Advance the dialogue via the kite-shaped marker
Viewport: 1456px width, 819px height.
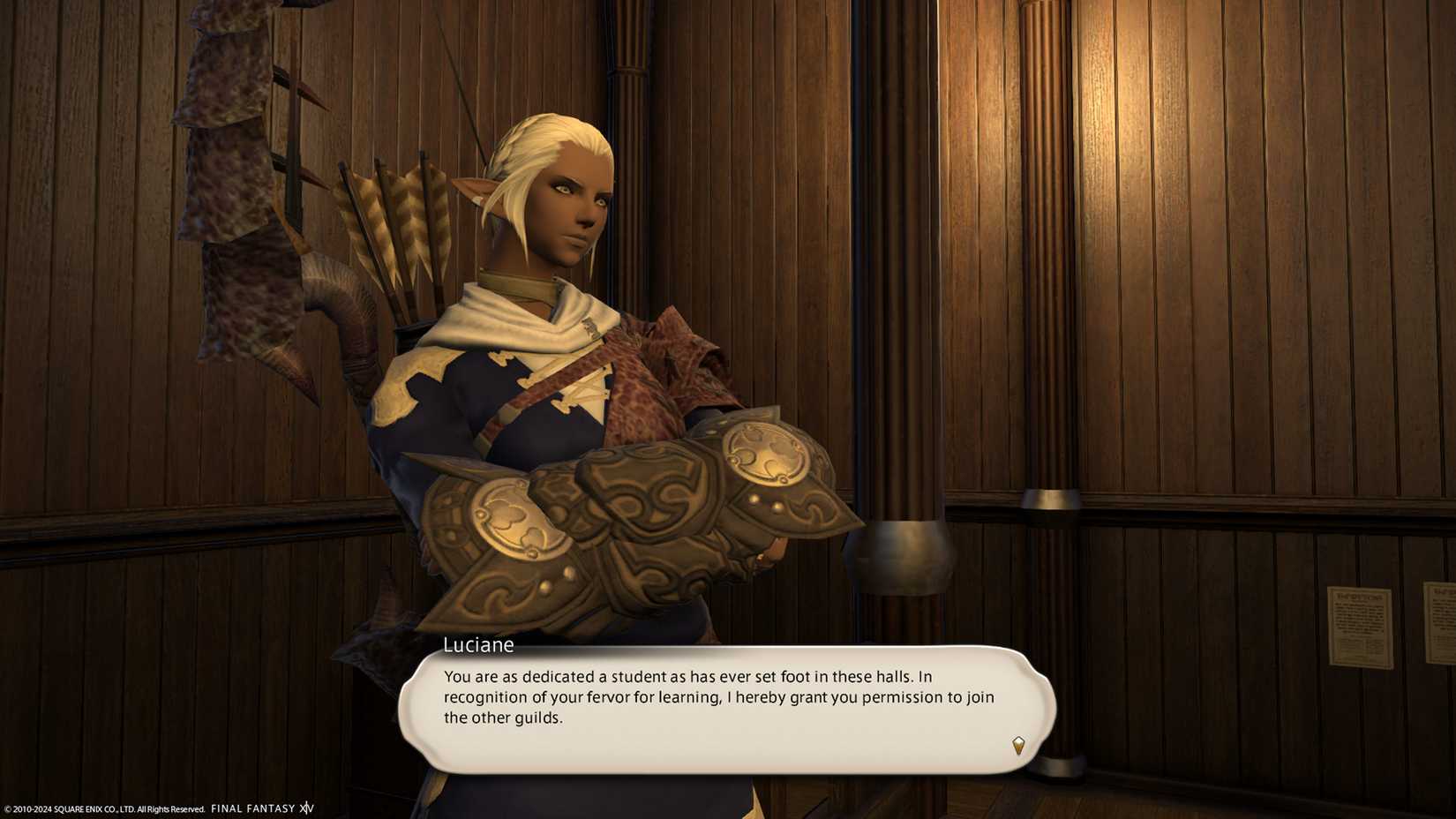[x=1019, y=746]
